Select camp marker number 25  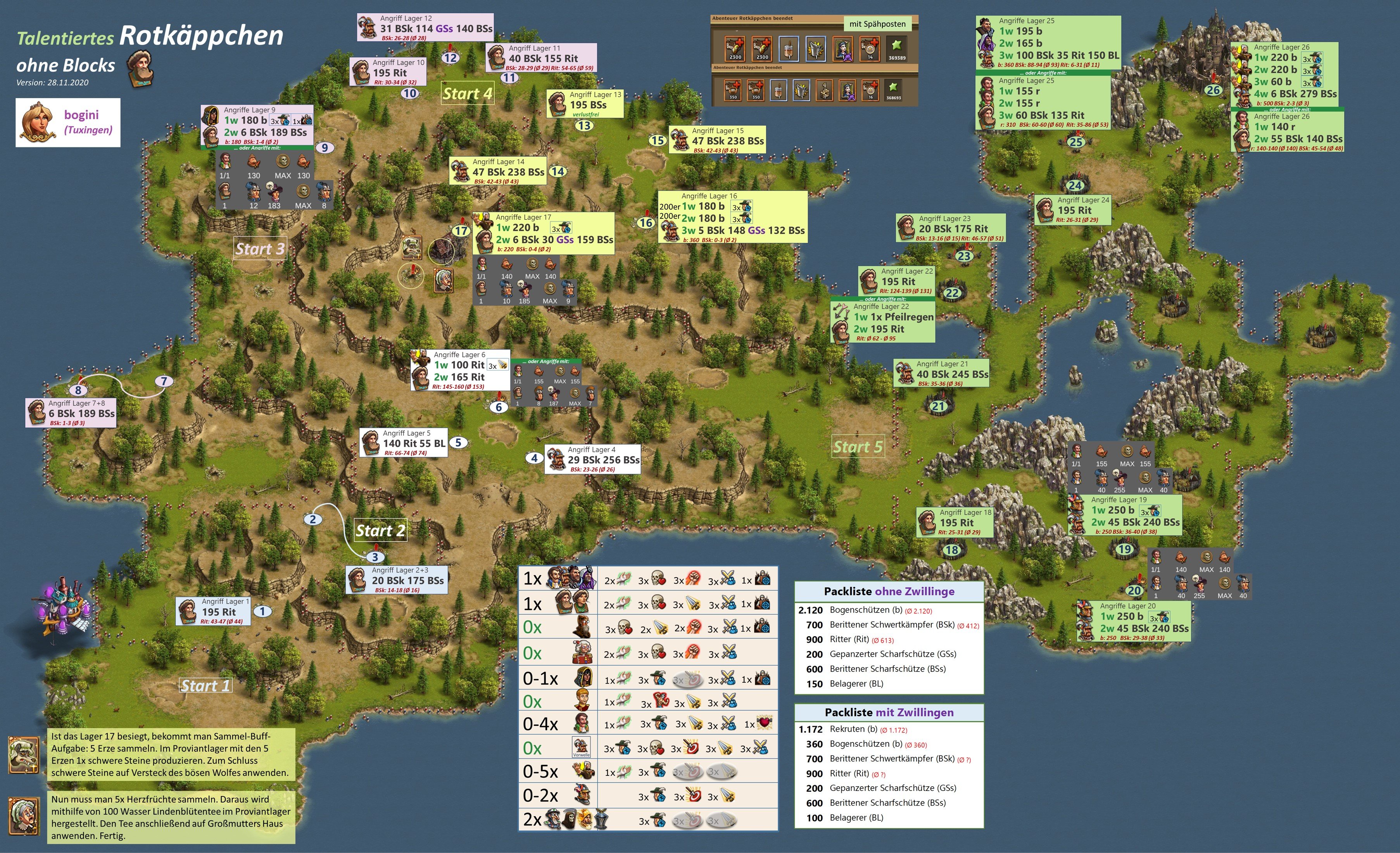1075,142
